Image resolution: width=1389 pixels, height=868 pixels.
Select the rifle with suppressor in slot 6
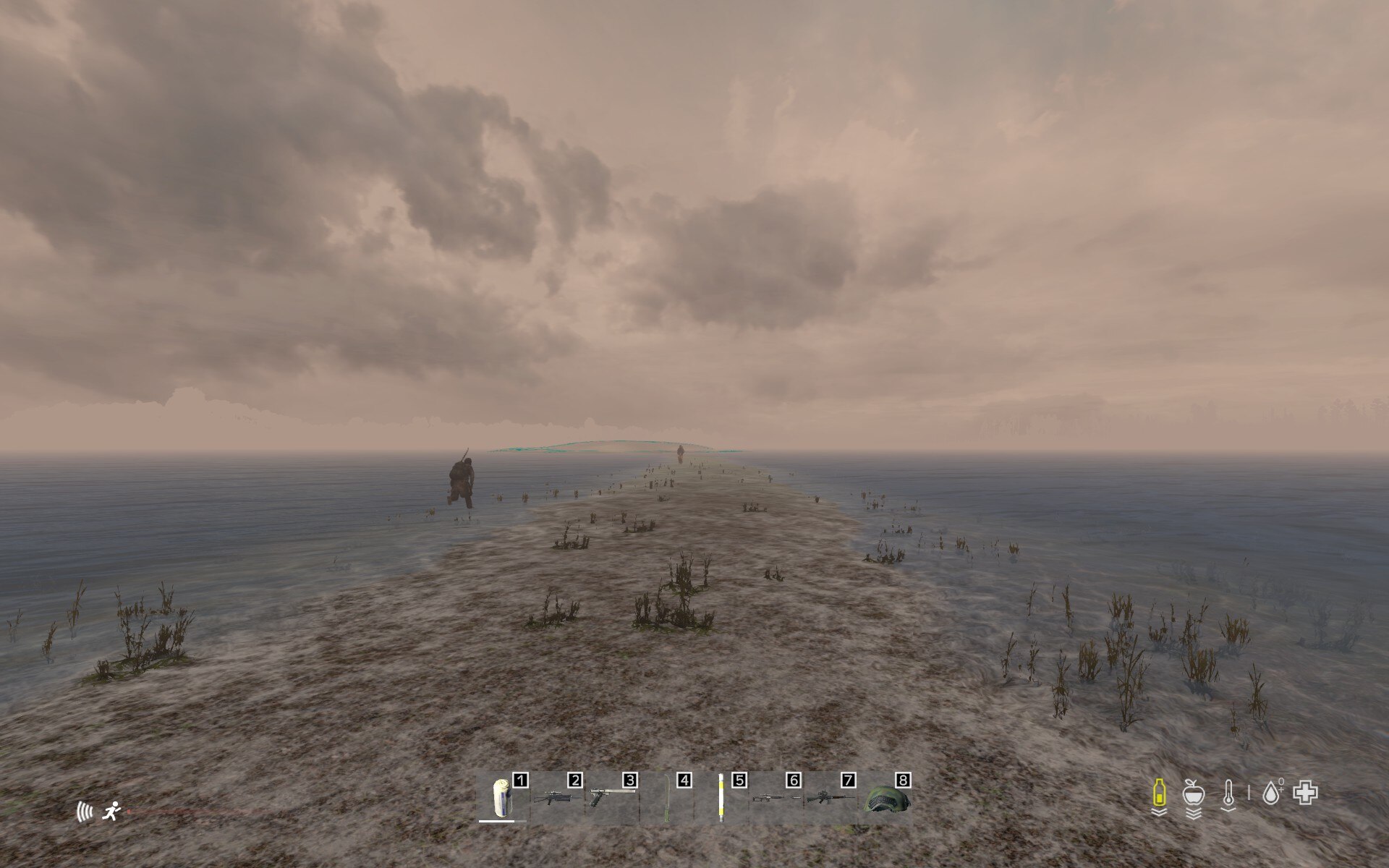click(x=776, y=799)
